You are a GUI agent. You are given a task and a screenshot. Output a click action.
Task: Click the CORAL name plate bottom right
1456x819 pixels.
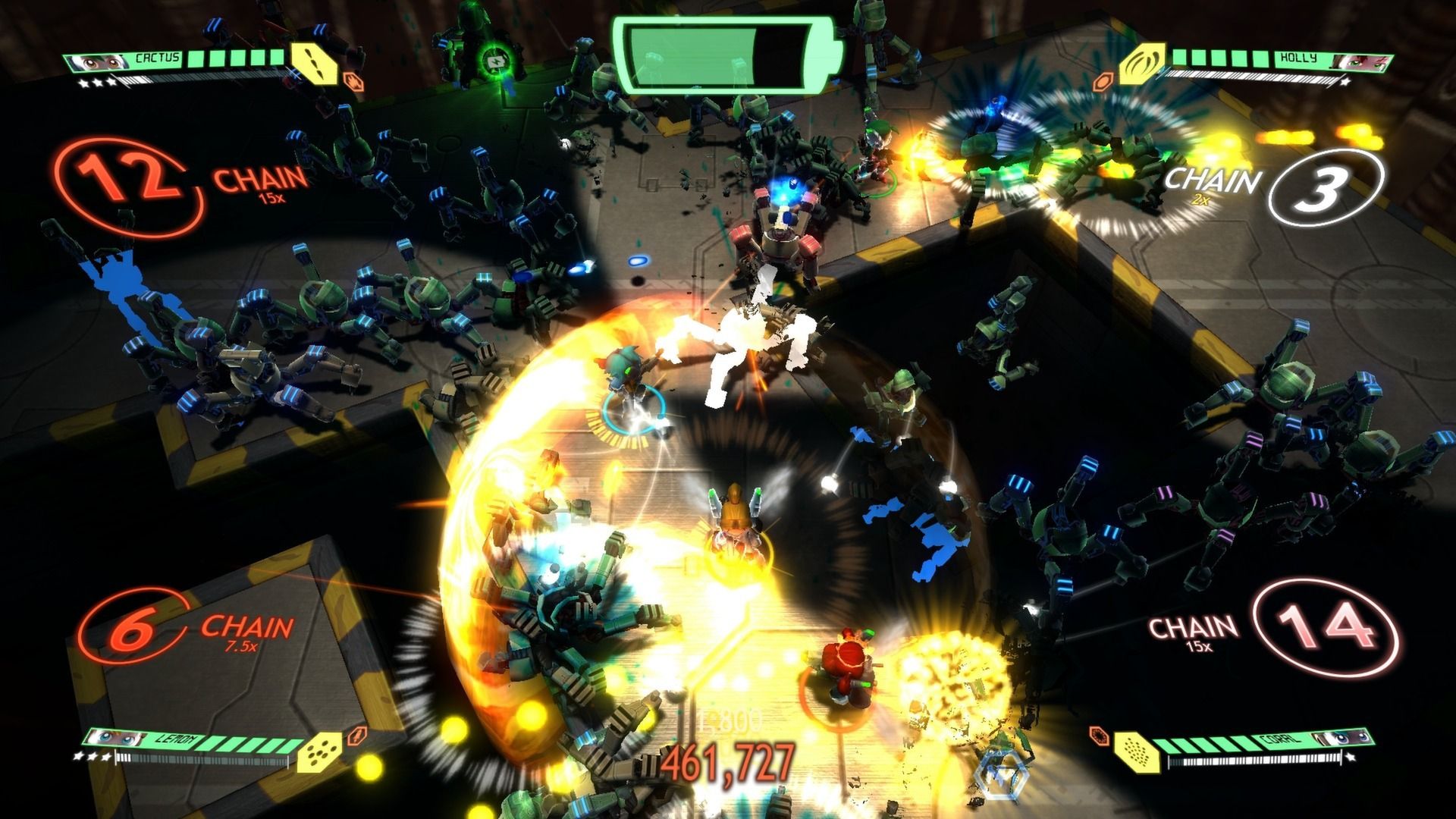(1282, 739)
